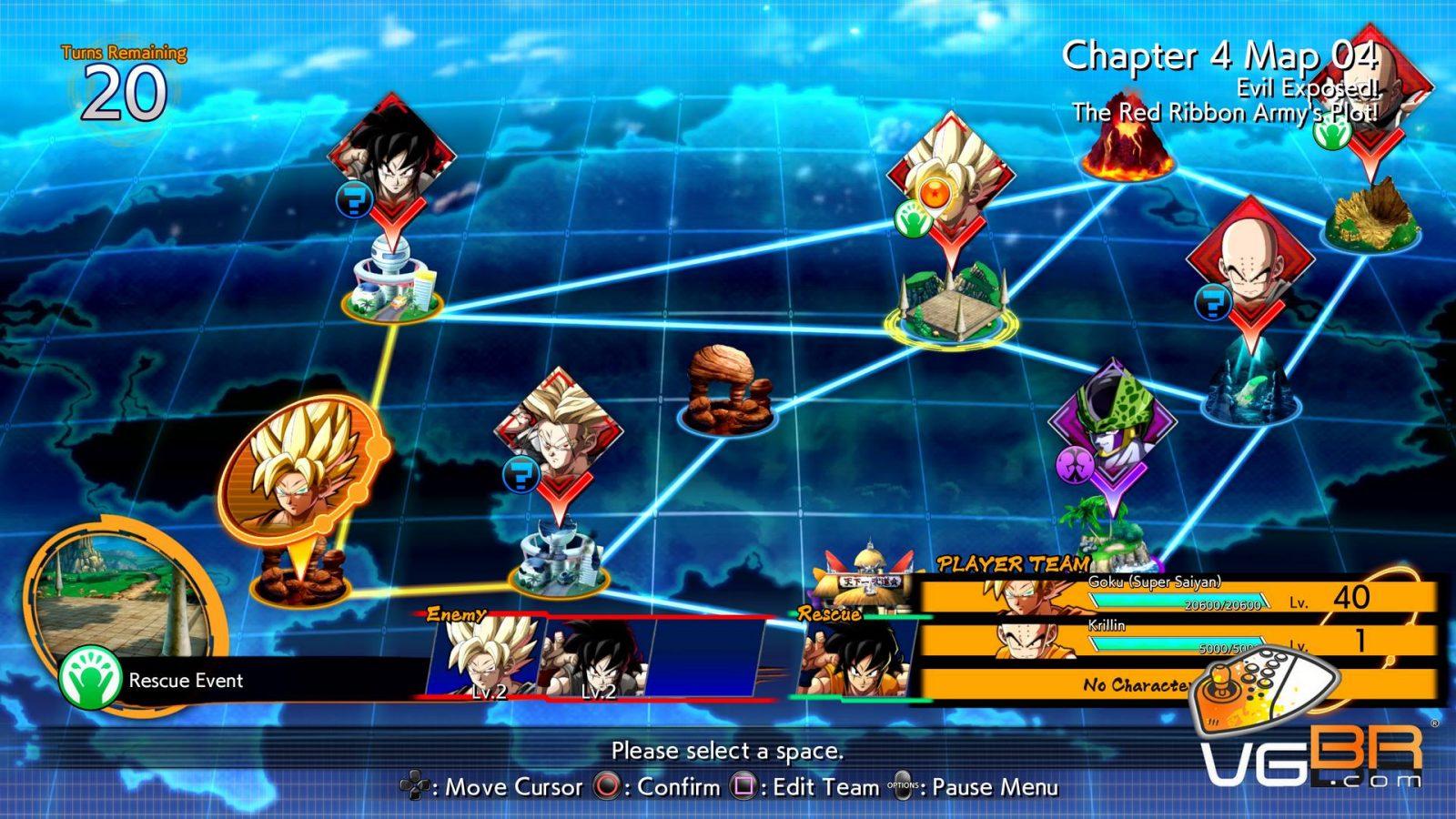The width and height of the screenshot is (1456, 819).
Task: Click the Rescue Event label
Action: pos(186,681)
